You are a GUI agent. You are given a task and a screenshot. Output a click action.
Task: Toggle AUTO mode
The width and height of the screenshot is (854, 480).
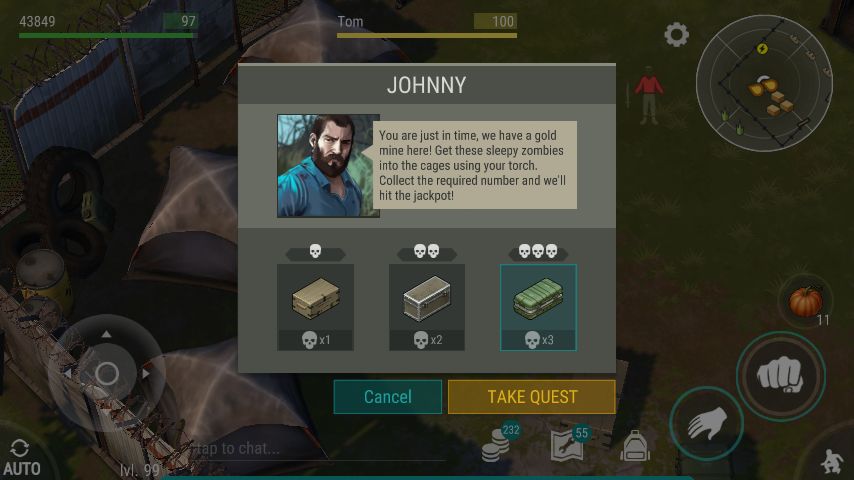pos(21,458)
